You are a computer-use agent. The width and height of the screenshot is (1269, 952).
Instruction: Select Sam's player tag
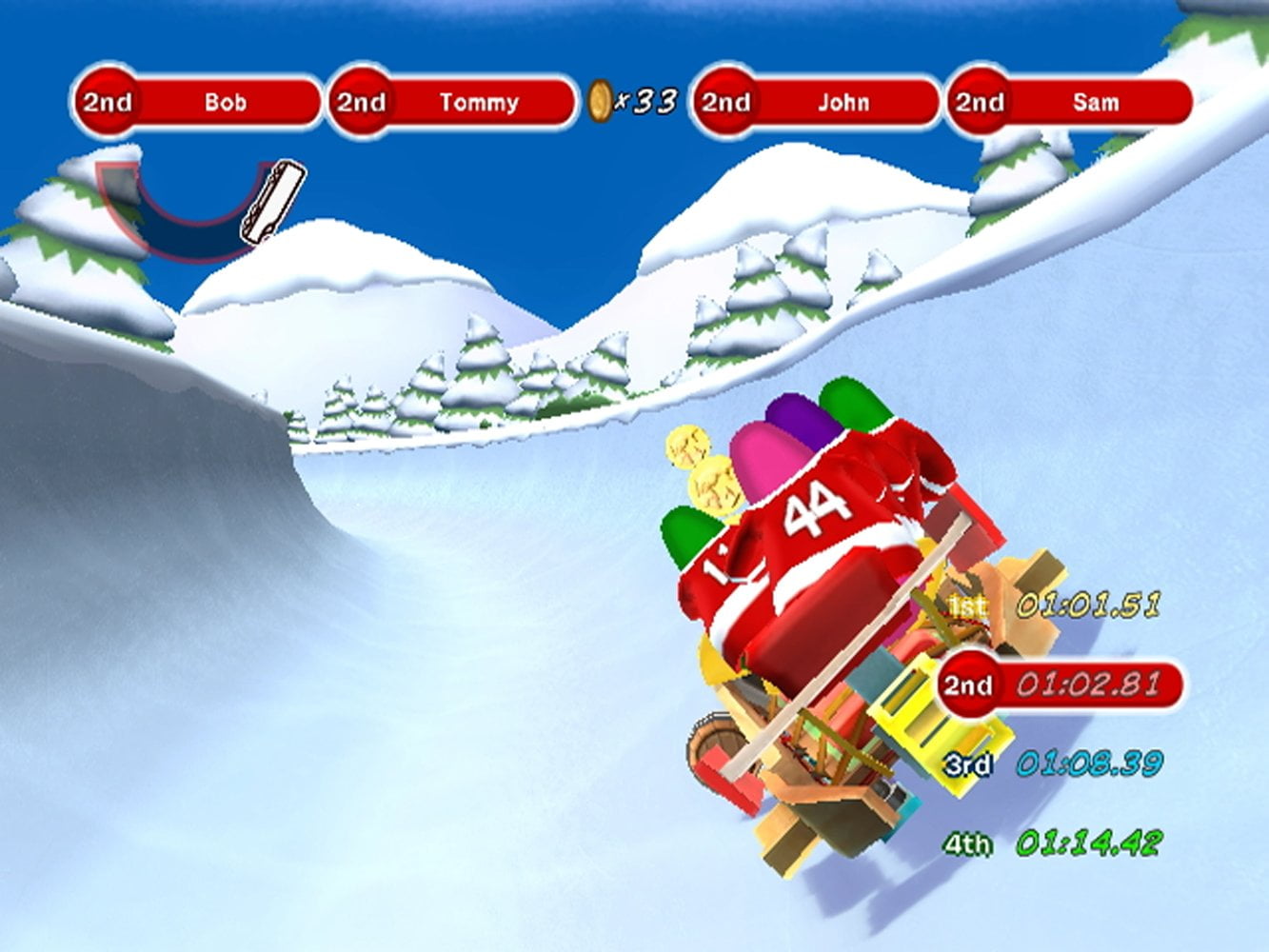[1070, 103]
